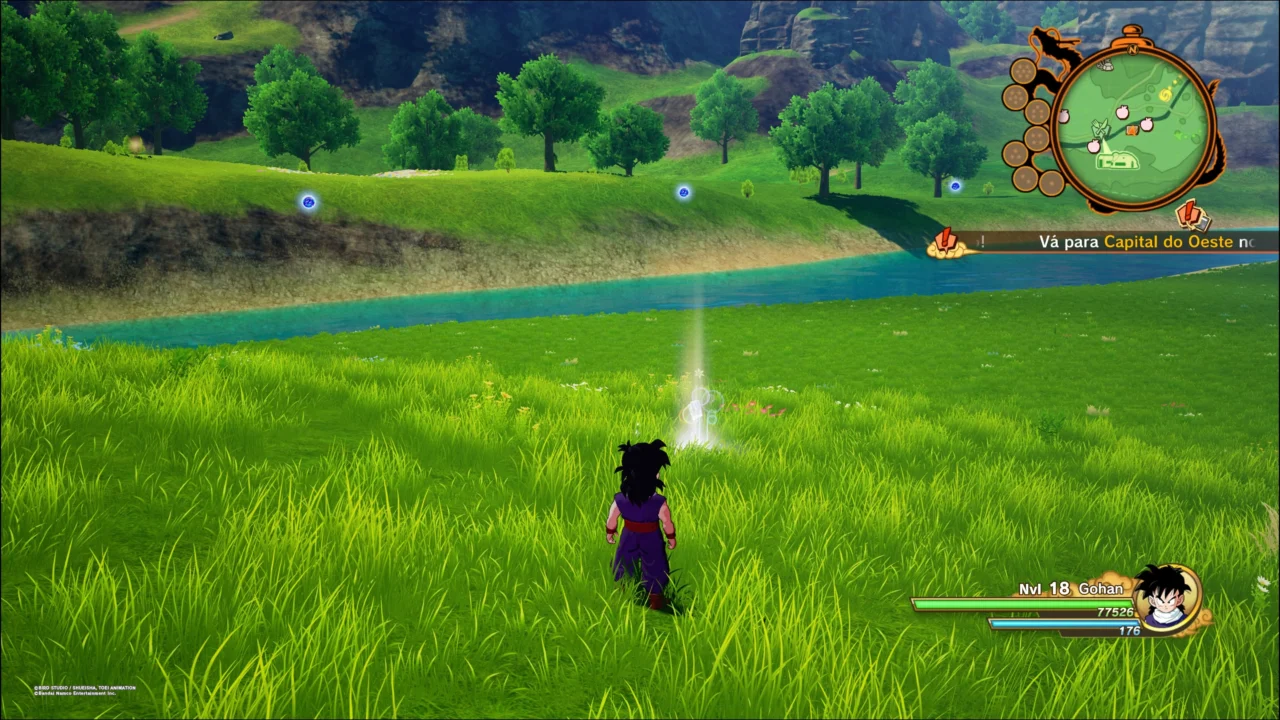Click the red exclamation cloud quest icon
The height and width of the screenshot is (720, 1280).
pos(945,243)
